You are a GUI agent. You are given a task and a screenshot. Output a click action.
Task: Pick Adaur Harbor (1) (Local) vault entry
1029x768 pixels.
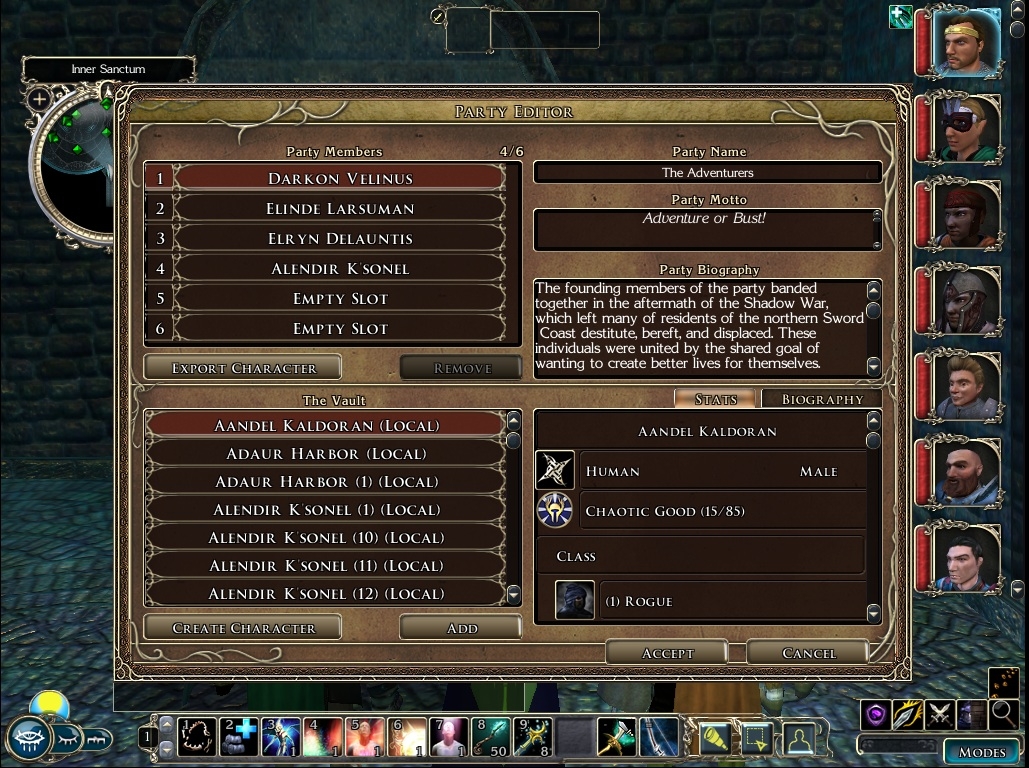click(326, 482)
